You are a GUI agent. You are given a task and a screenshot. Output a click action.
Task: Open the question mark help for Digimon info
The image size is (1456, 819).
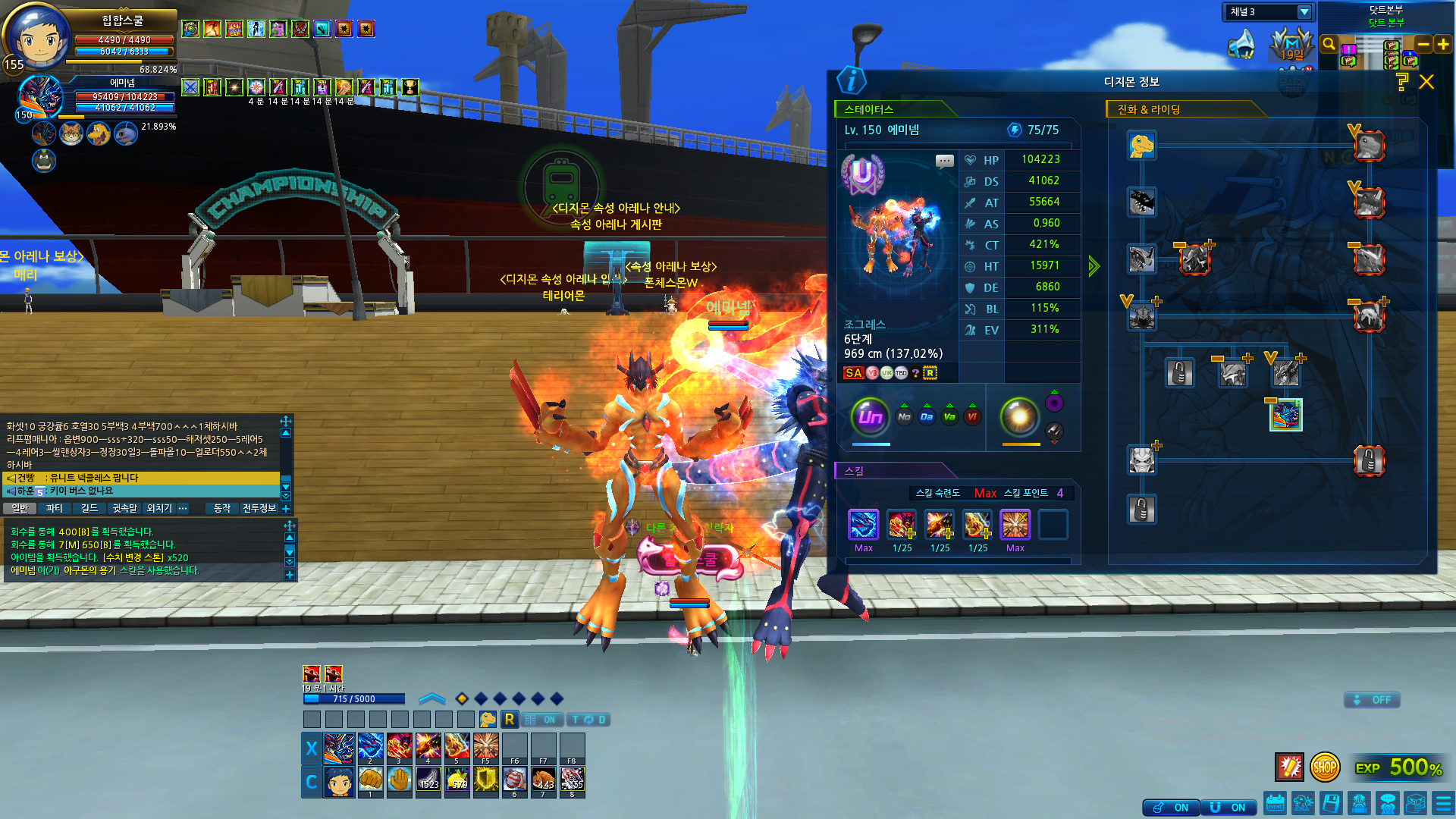[1401, 82]
